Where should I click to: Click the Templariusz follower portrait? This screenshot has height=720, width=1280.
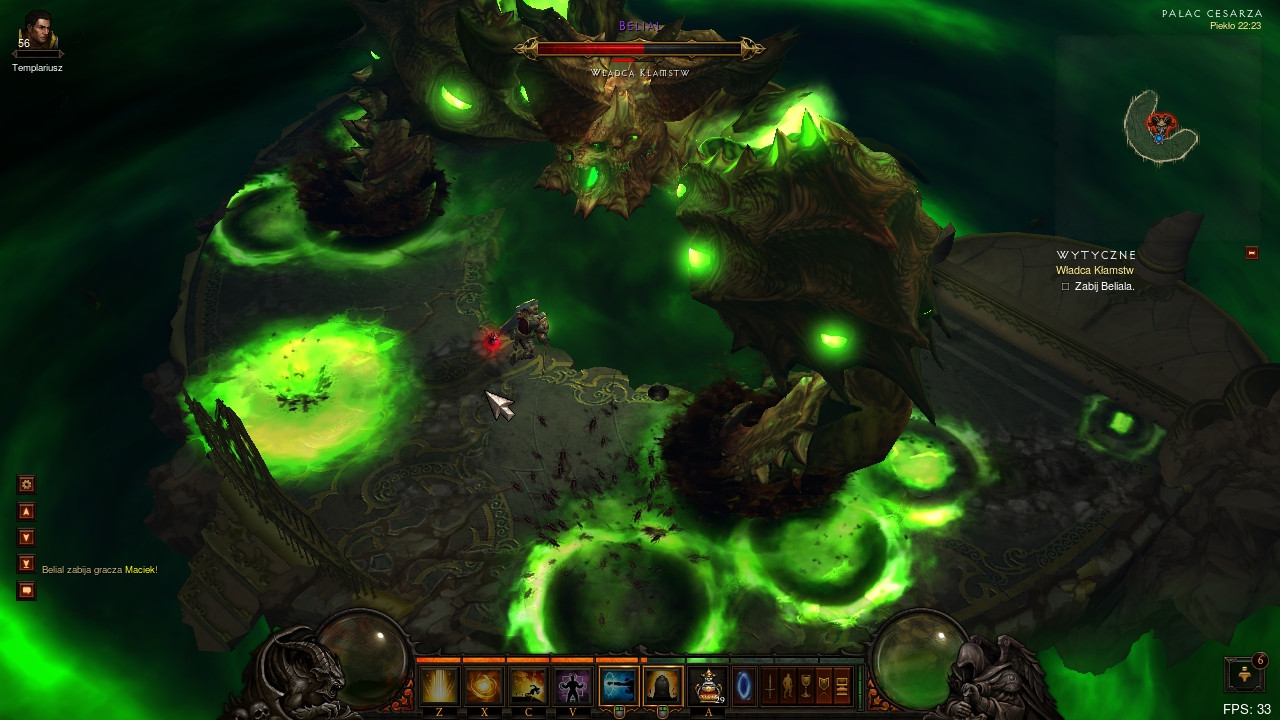pyautogui.click(x=37, y=32)
